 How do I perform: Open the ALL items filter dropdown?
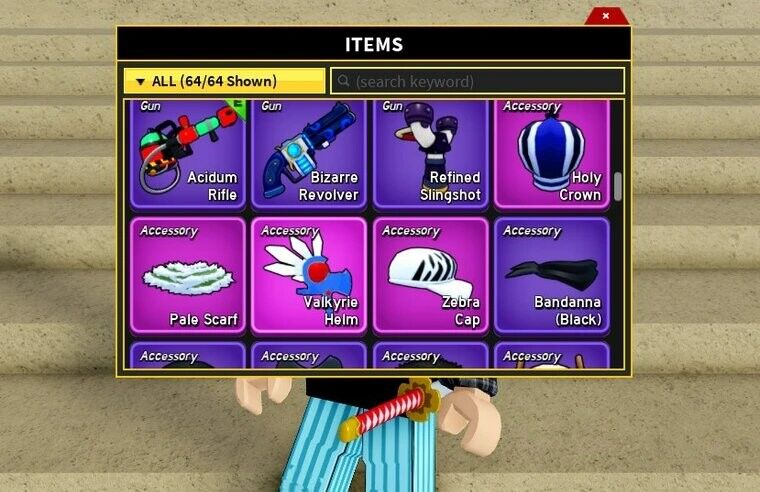coord(224,81)
